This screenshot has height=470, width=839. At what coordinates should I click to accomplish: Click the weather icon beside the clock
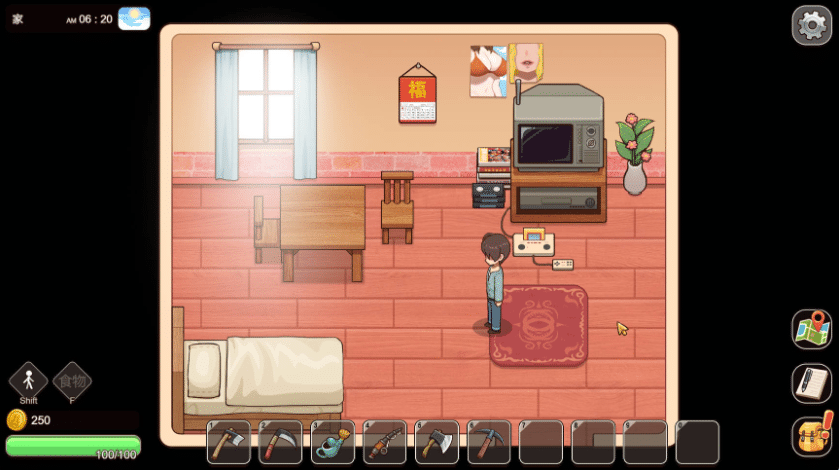[x=134, y=18]
